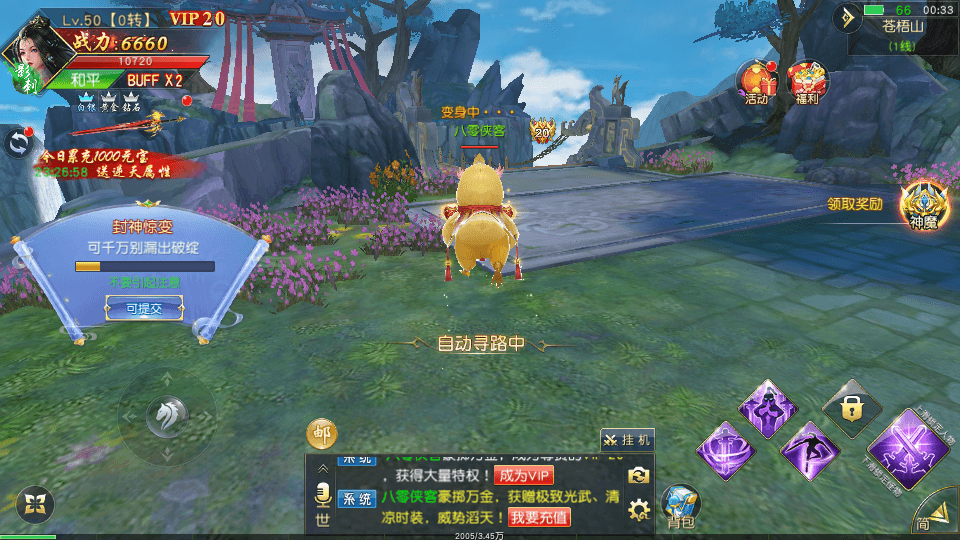This screenshot has width=960, height=540.
Task: Open the BUFF X2 status
Action: tap(154, 80)
